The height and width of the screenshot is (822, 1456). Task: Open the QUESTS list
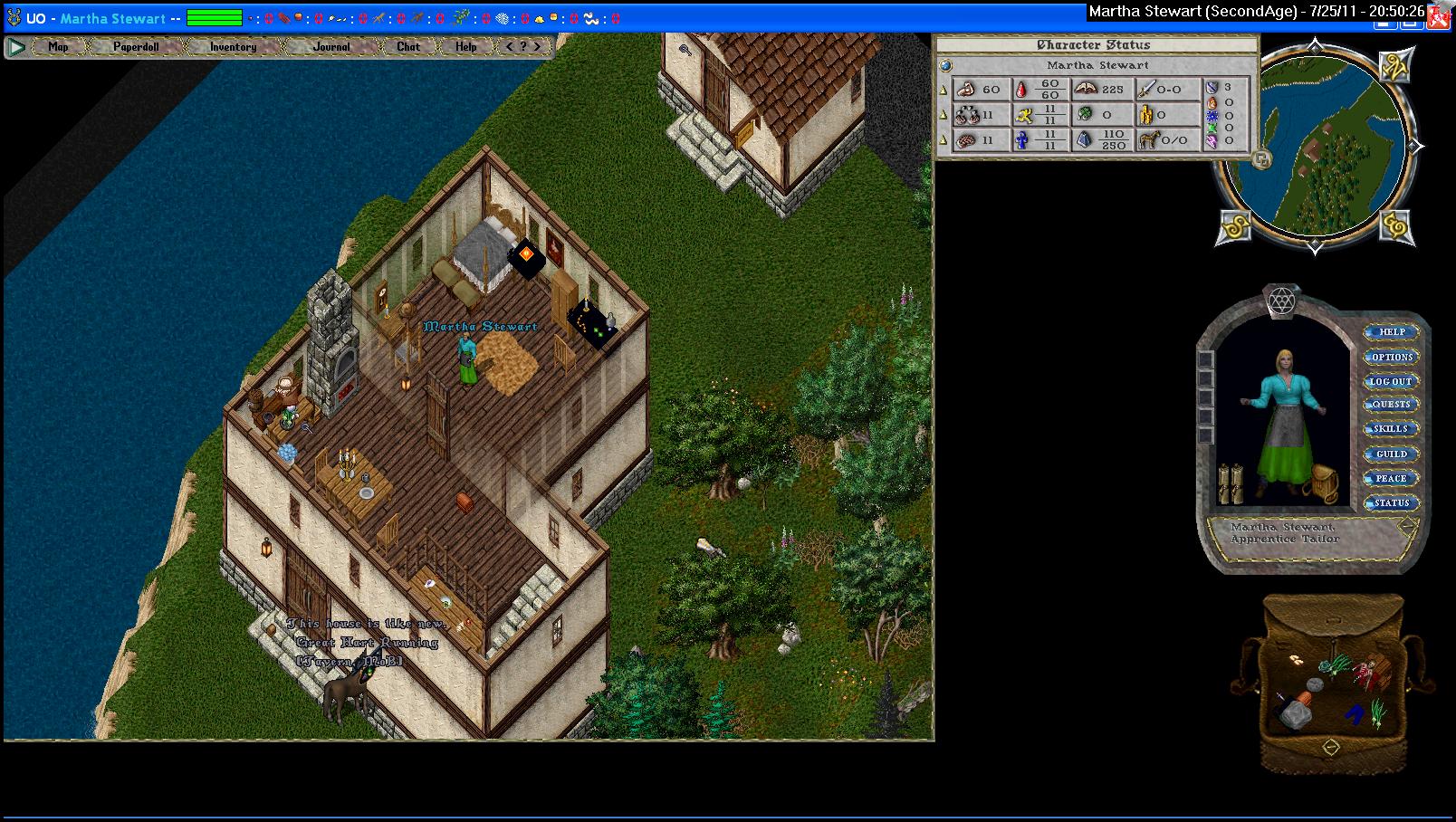pos(1392,405)
